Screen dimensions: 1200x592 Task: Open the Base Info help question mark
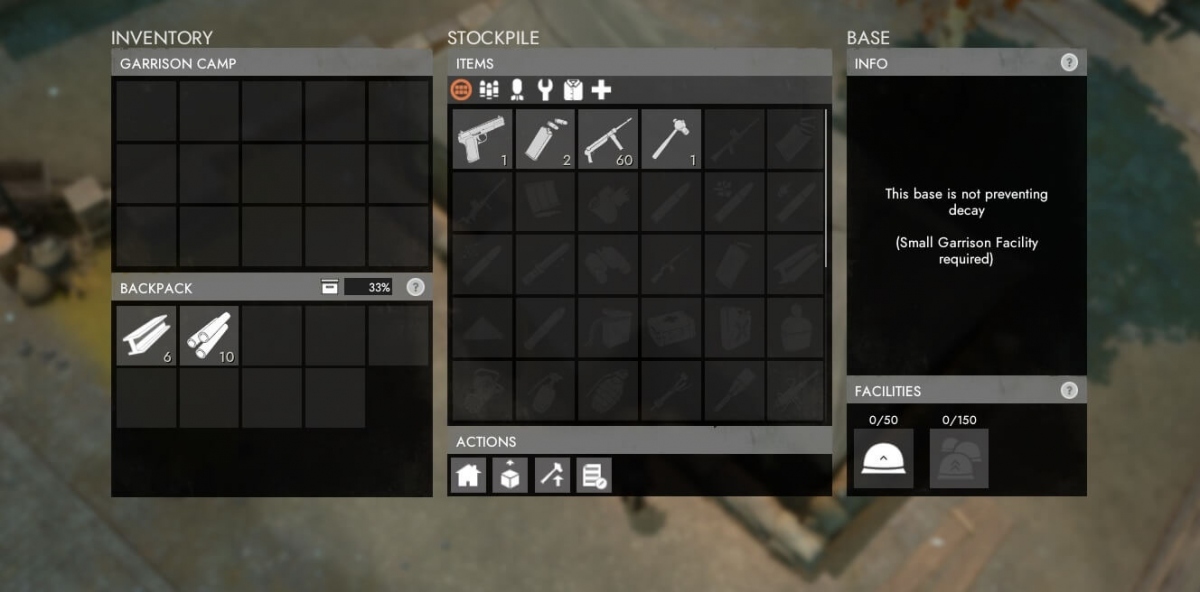click(x=1069, y=63)
